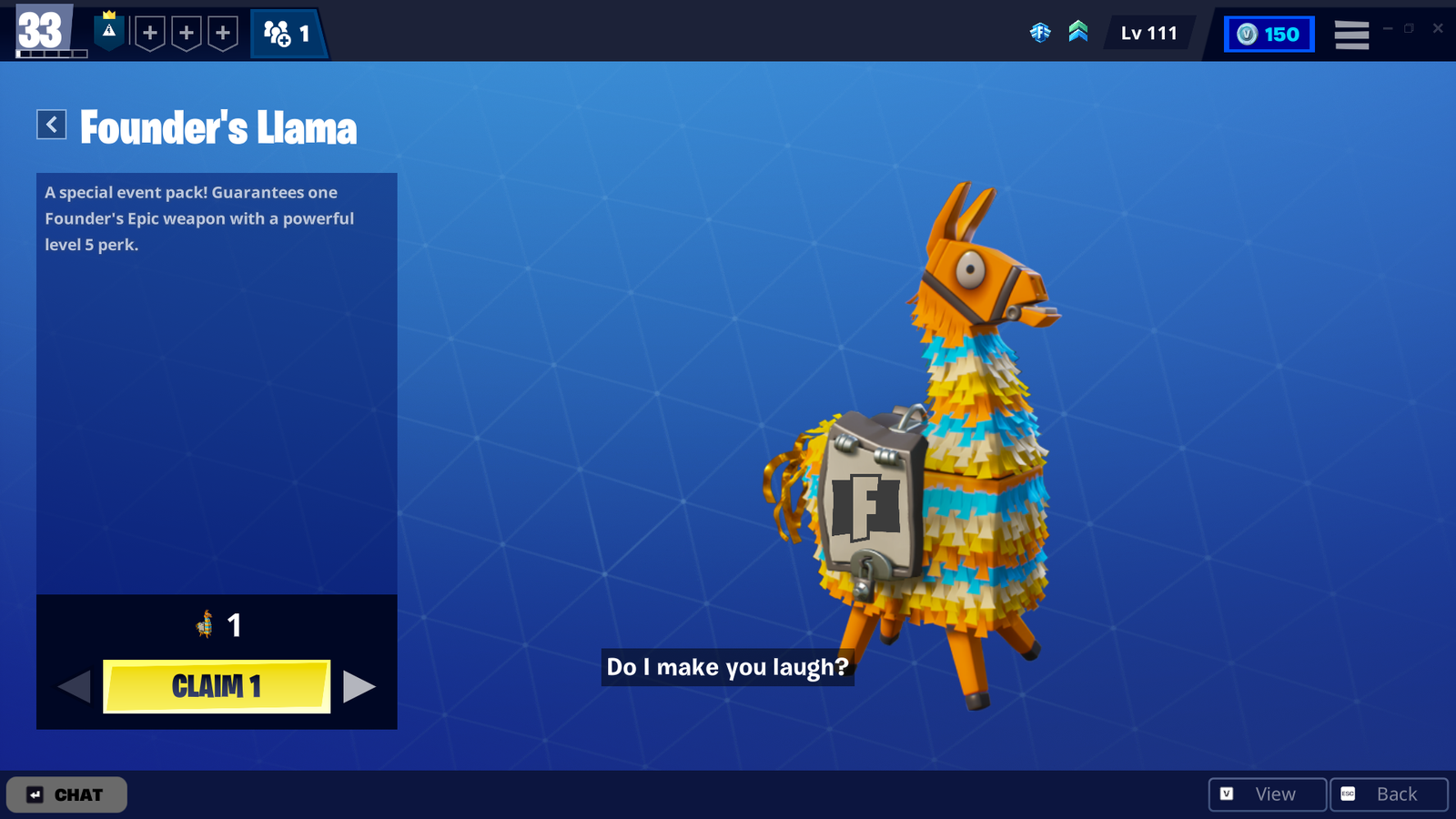Show the previous llama with the left arrow
Screen dimensions: 1456x819
coord(75,686)
